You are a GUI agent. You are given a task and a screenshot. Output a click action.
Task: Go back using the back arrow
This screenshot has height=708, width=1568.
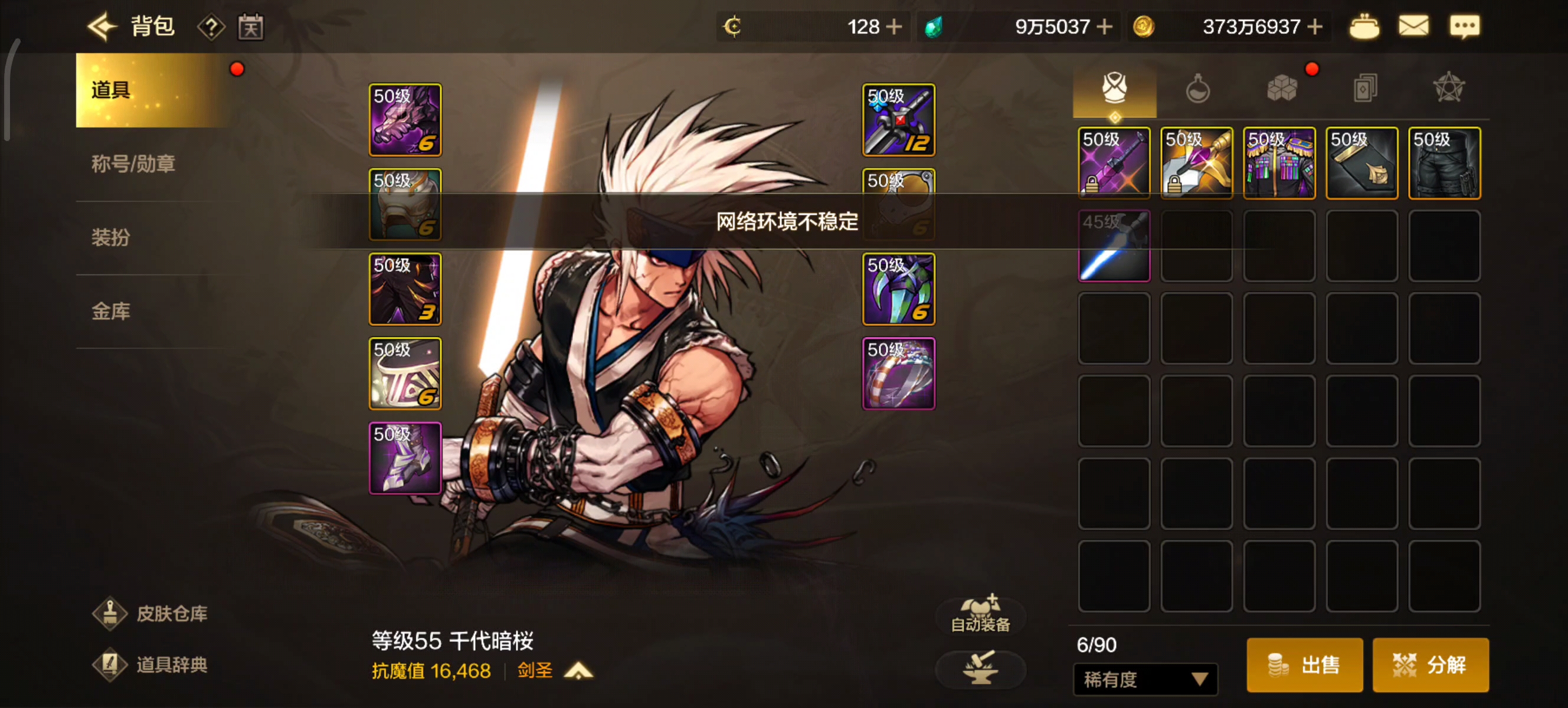coord(102,26)
